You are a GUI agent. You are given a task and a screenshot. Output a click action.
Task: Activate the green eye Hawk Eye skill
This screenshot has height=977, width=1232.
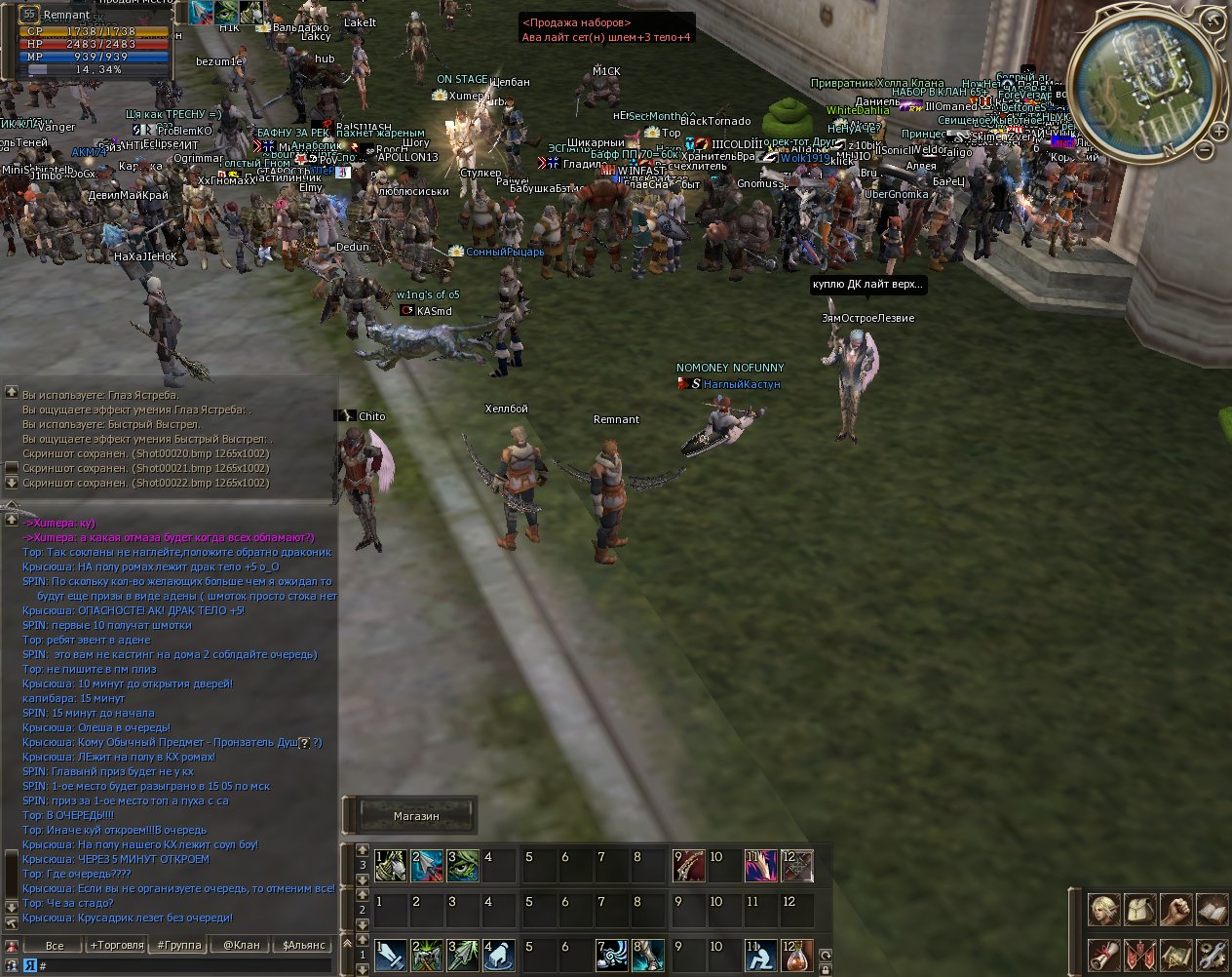point(464,865)
